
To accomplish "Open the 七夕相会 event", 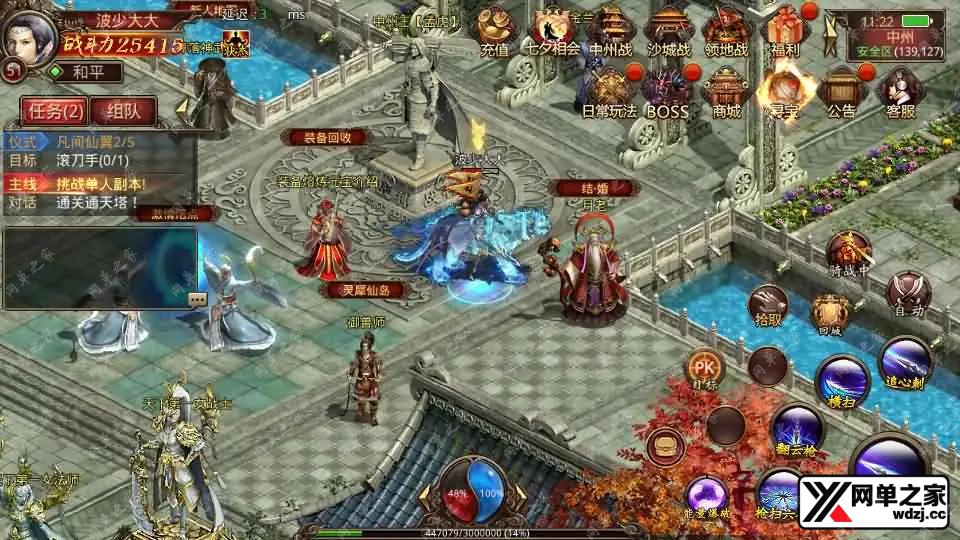I will click(555, 32).
